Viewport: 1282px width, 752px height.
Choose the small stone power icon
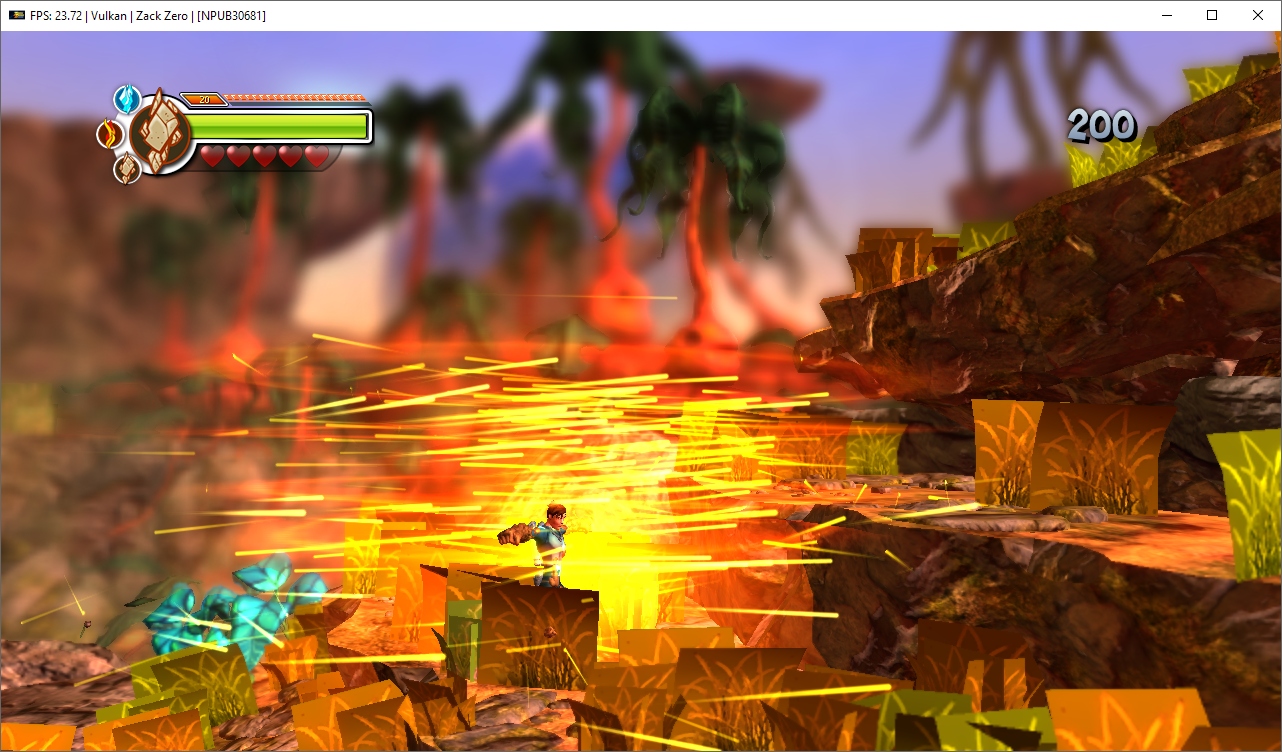tap(126, 169)
